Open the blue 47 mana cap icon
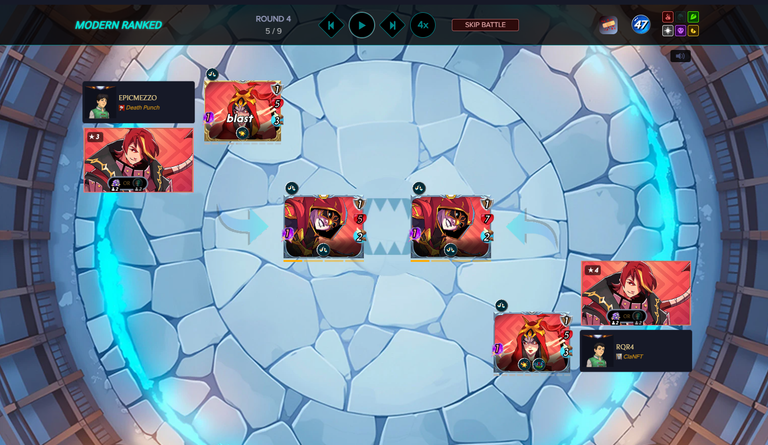768x445 pixels. coord(640,24)
